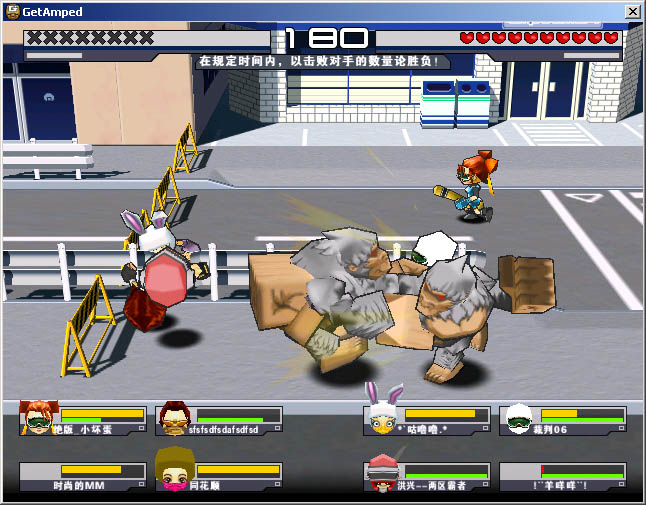Image resolution: width=646 pixels, height=505 pixels.
Task: Click the 时尚的MM player panel
Action: click(x=84, y=476)
